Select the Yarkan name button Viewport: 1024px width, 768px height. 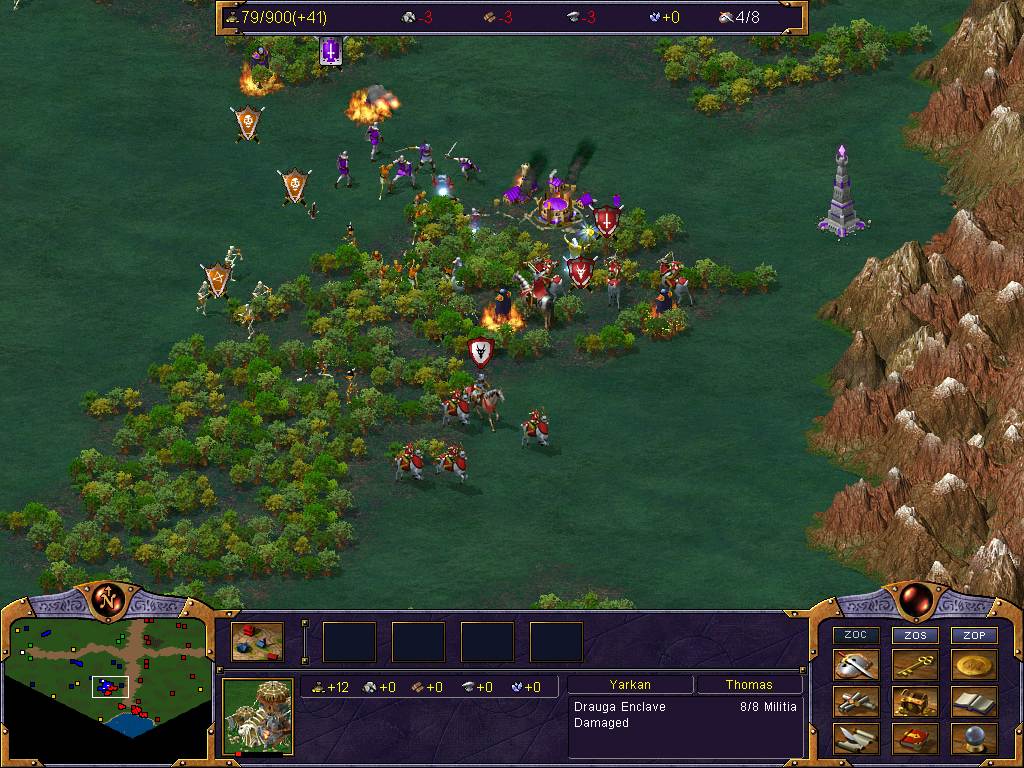click(x=630, y=685)
